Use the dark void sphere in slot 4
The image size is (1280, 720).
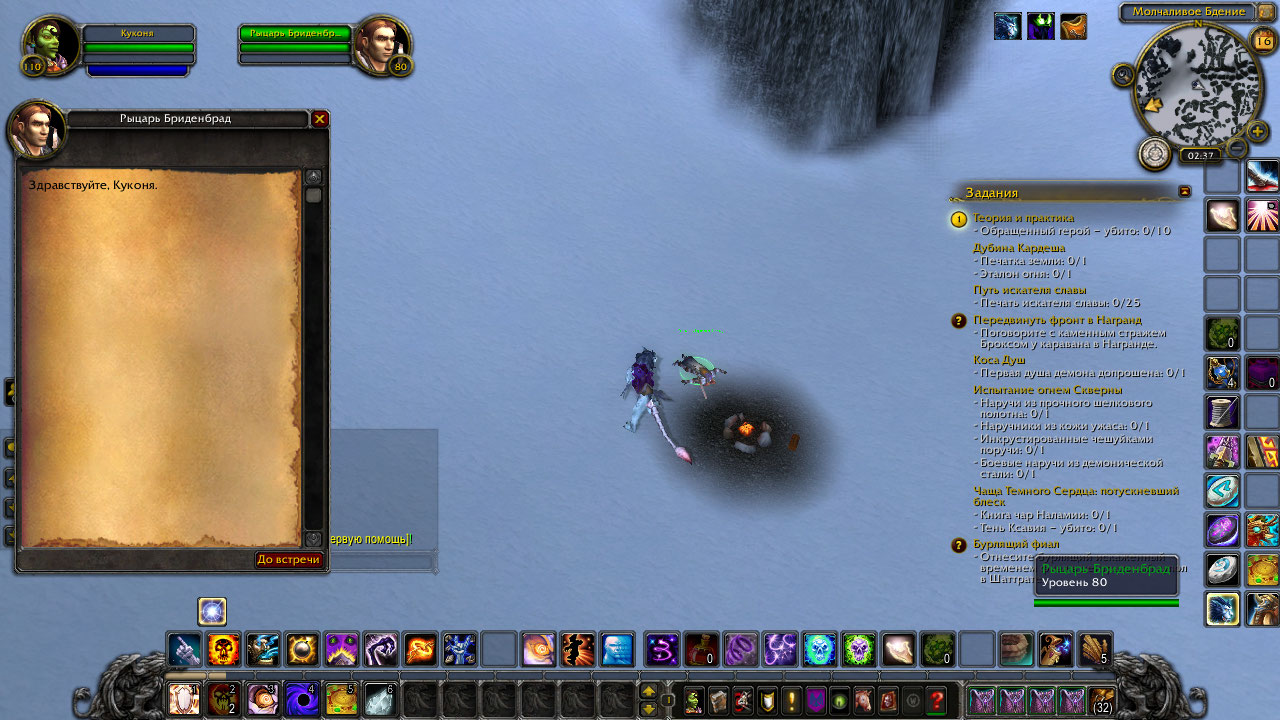coord(301,699)
